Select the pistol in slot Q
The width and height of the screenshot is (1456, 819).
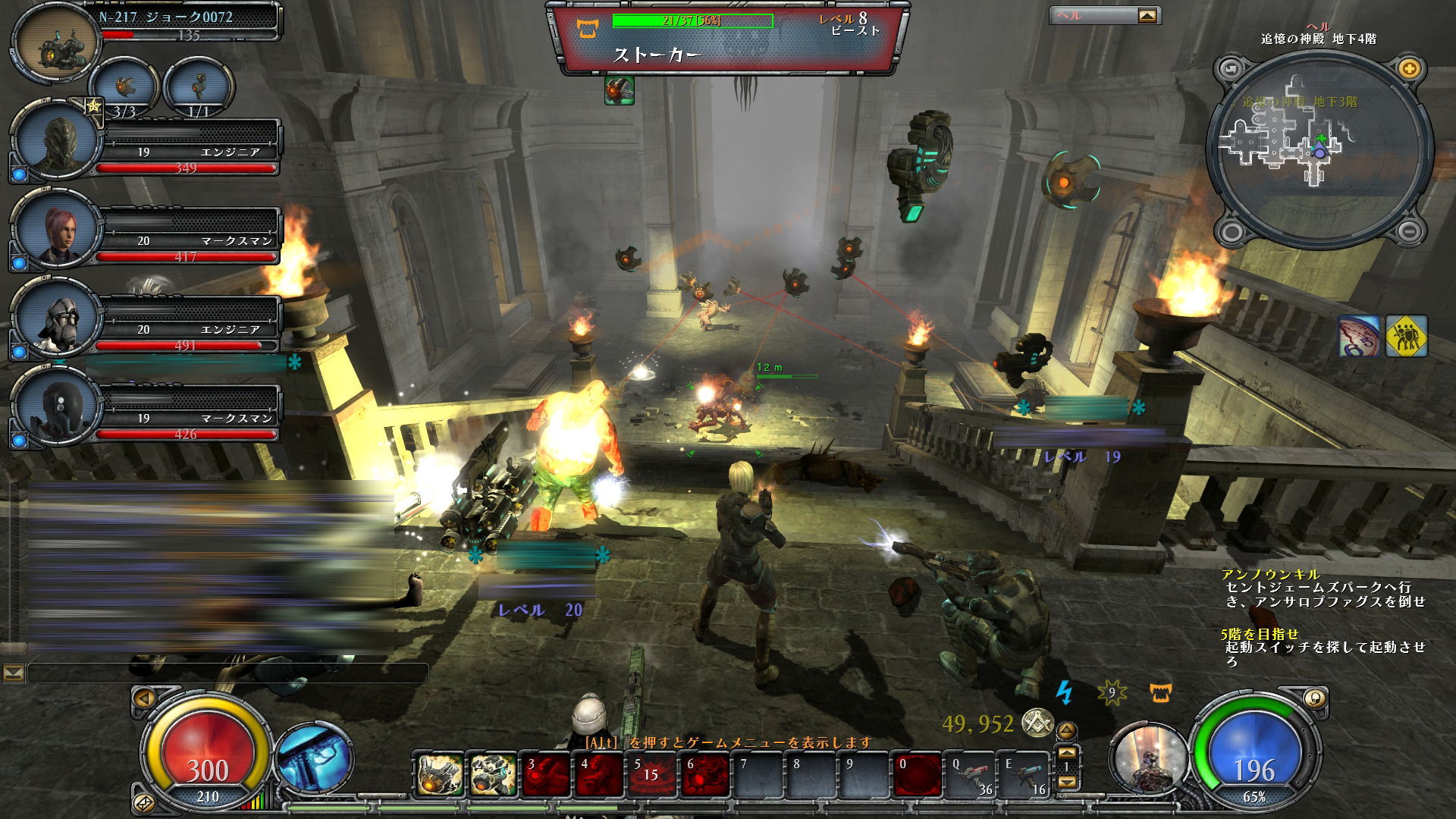tap(971, 775)
